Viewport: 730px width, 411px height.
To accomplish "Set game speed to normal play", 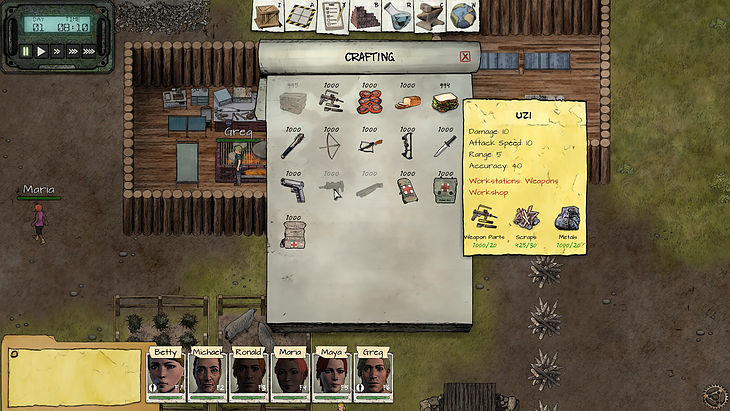I will coord(41,50).
